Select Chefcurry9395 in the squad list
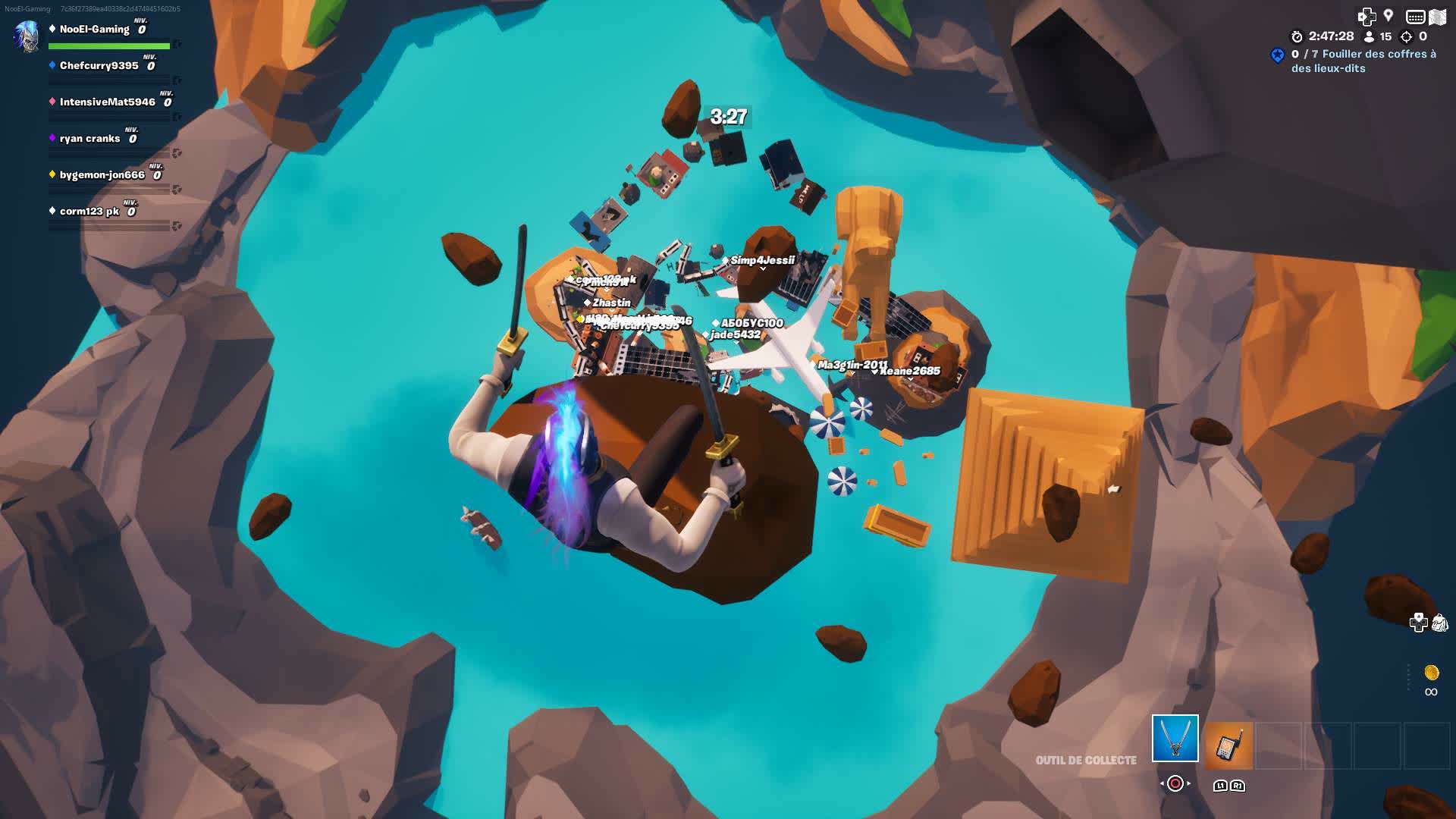The image size is (1456, 819). 99,66
